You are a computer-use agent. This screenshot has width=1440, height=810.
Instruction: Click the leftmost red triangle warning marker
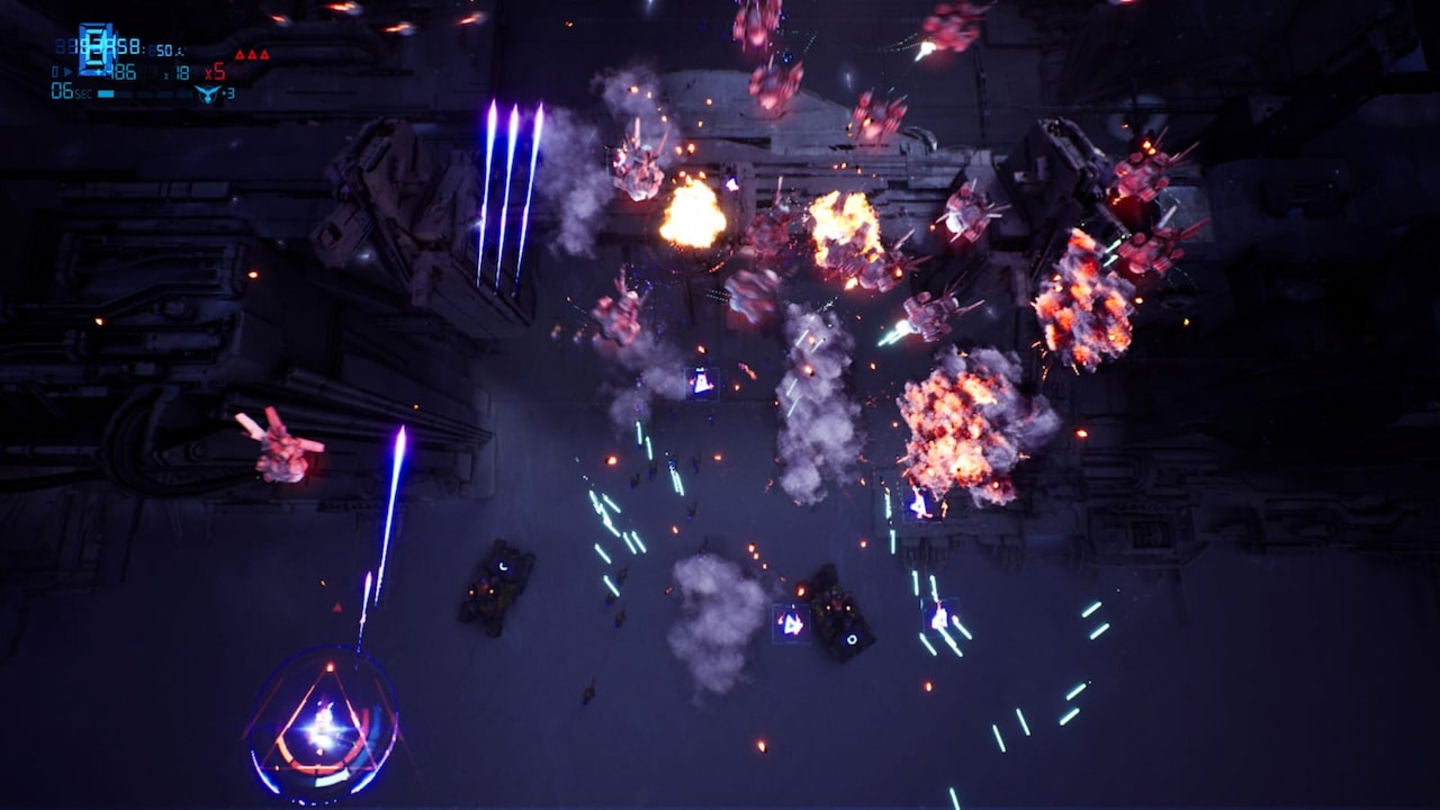240,54
